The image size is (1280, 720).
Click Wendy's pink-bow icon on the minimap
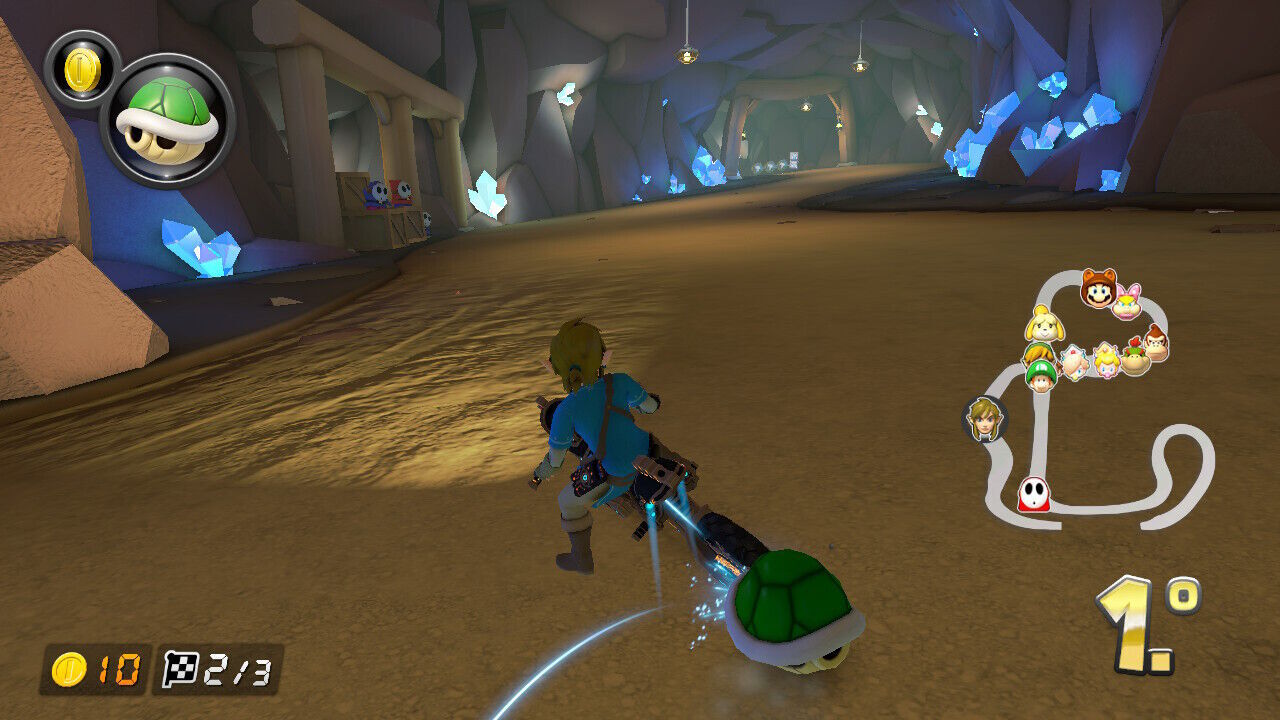(1128, 301)
